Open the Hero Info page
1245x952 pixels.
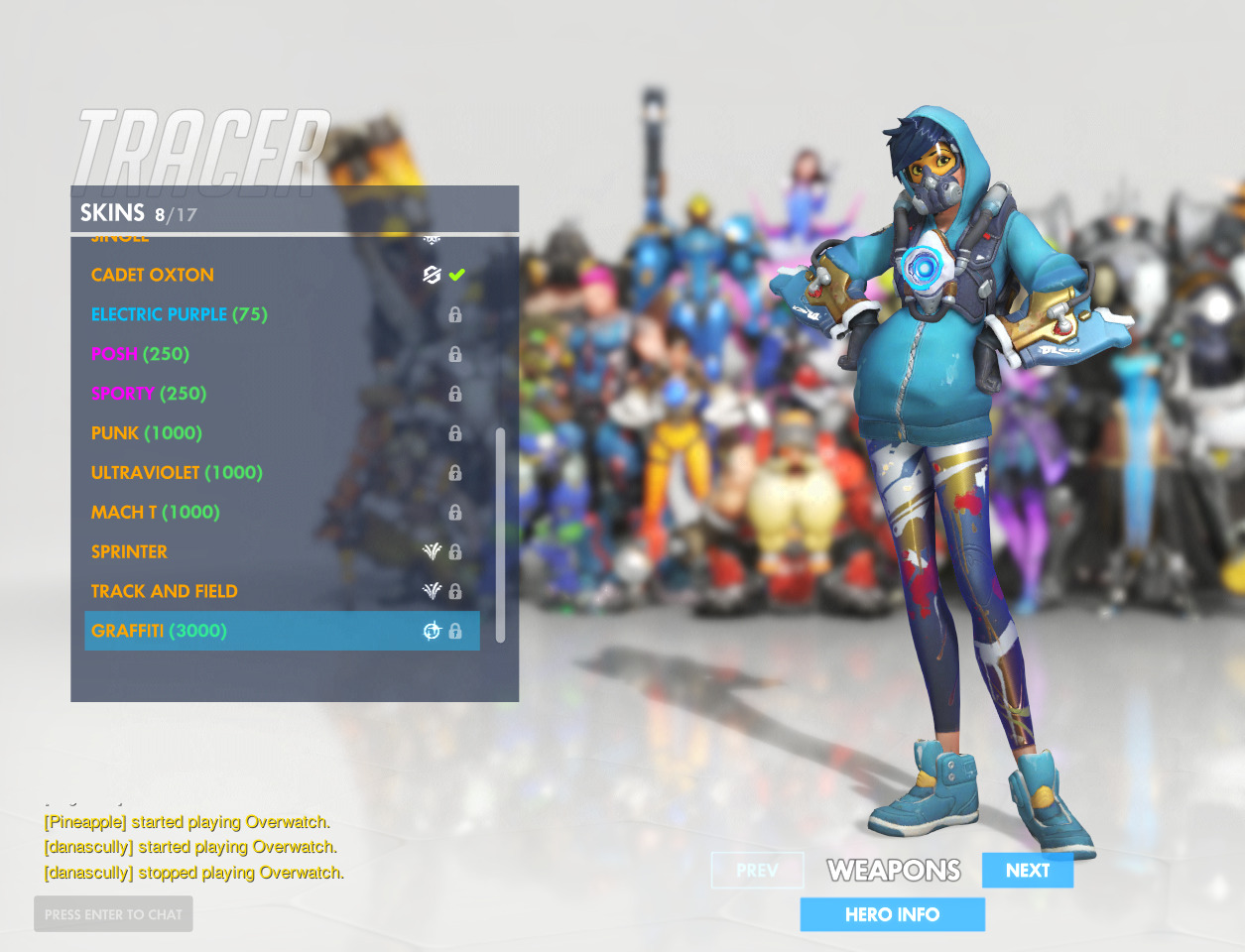click(x=892, y=914)
